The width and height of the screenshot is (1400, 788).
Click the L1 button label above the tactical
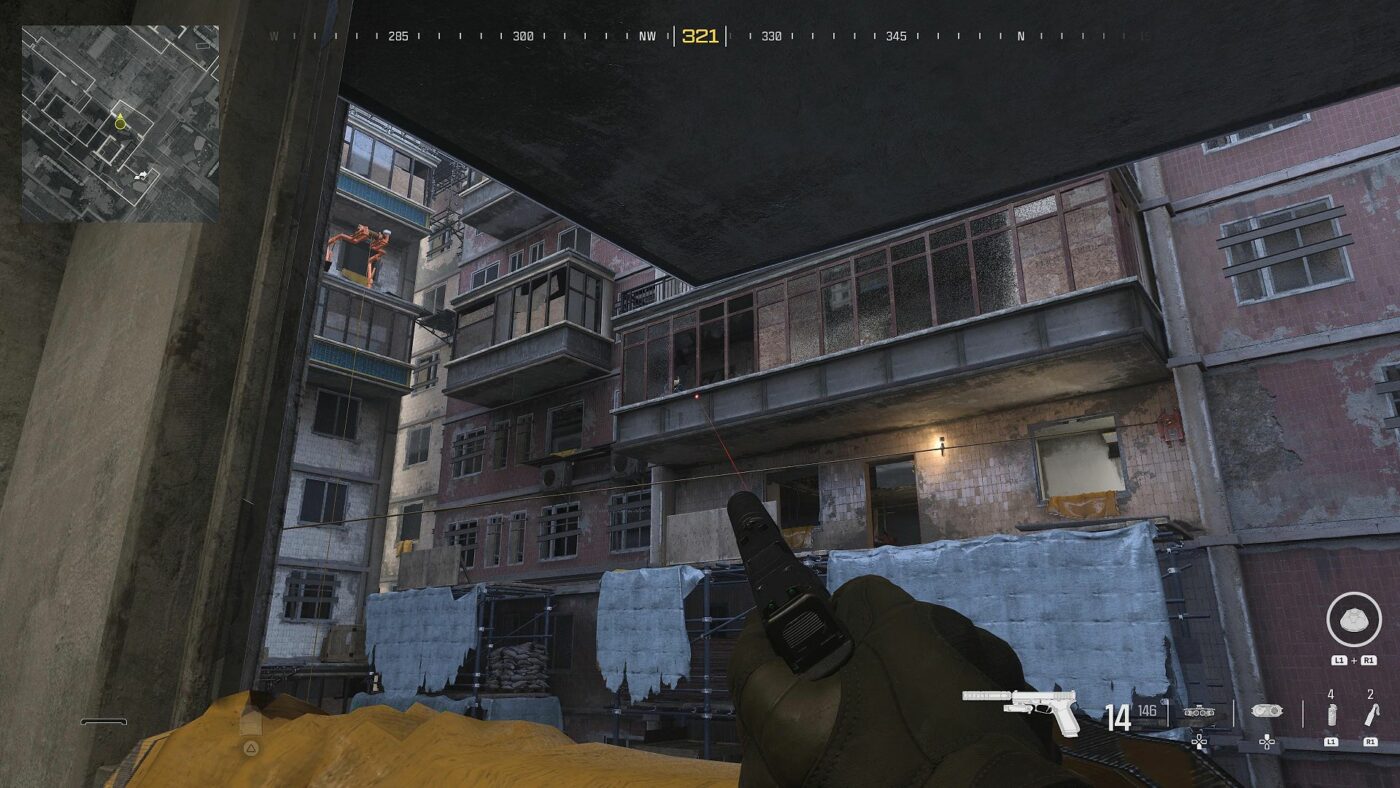1331,741
